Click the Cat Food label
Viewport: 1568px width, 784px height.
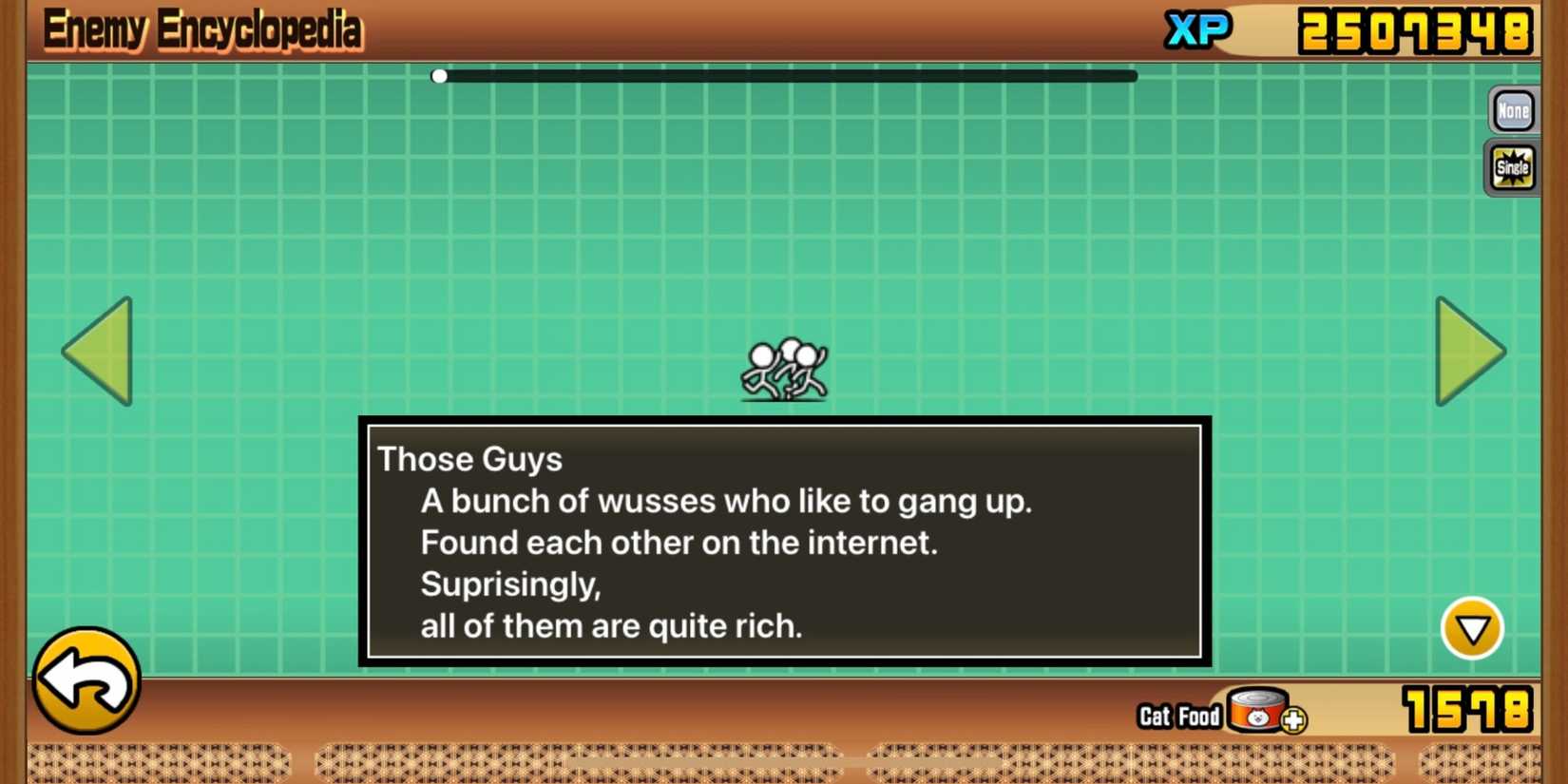click(1178, 717)
